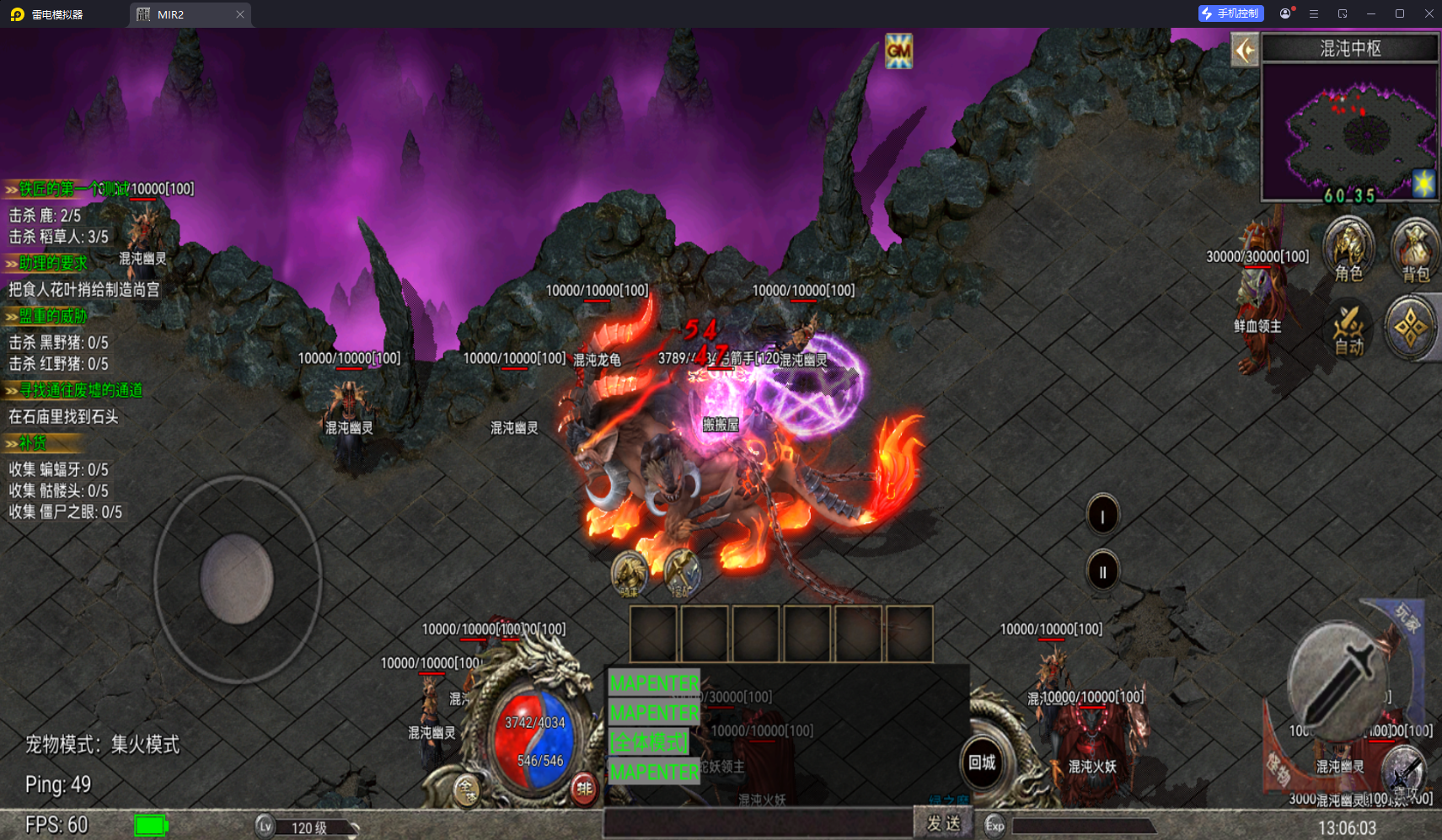Open the gold four-diamond menu button
1442x840 pixels.
click(1411, 329)
